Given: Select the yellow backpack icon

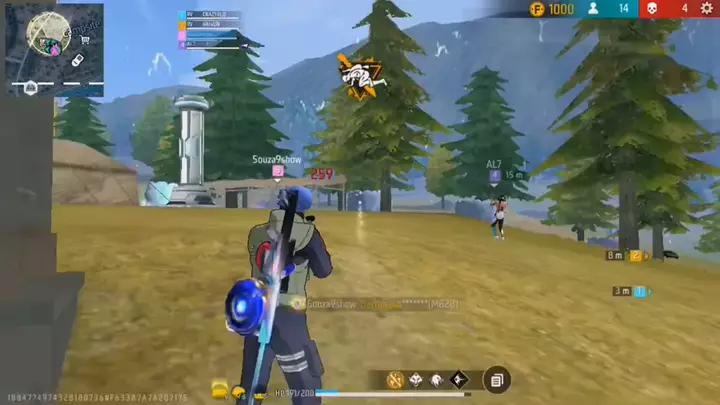Looking at the screenshot, I should click(219, 388).
